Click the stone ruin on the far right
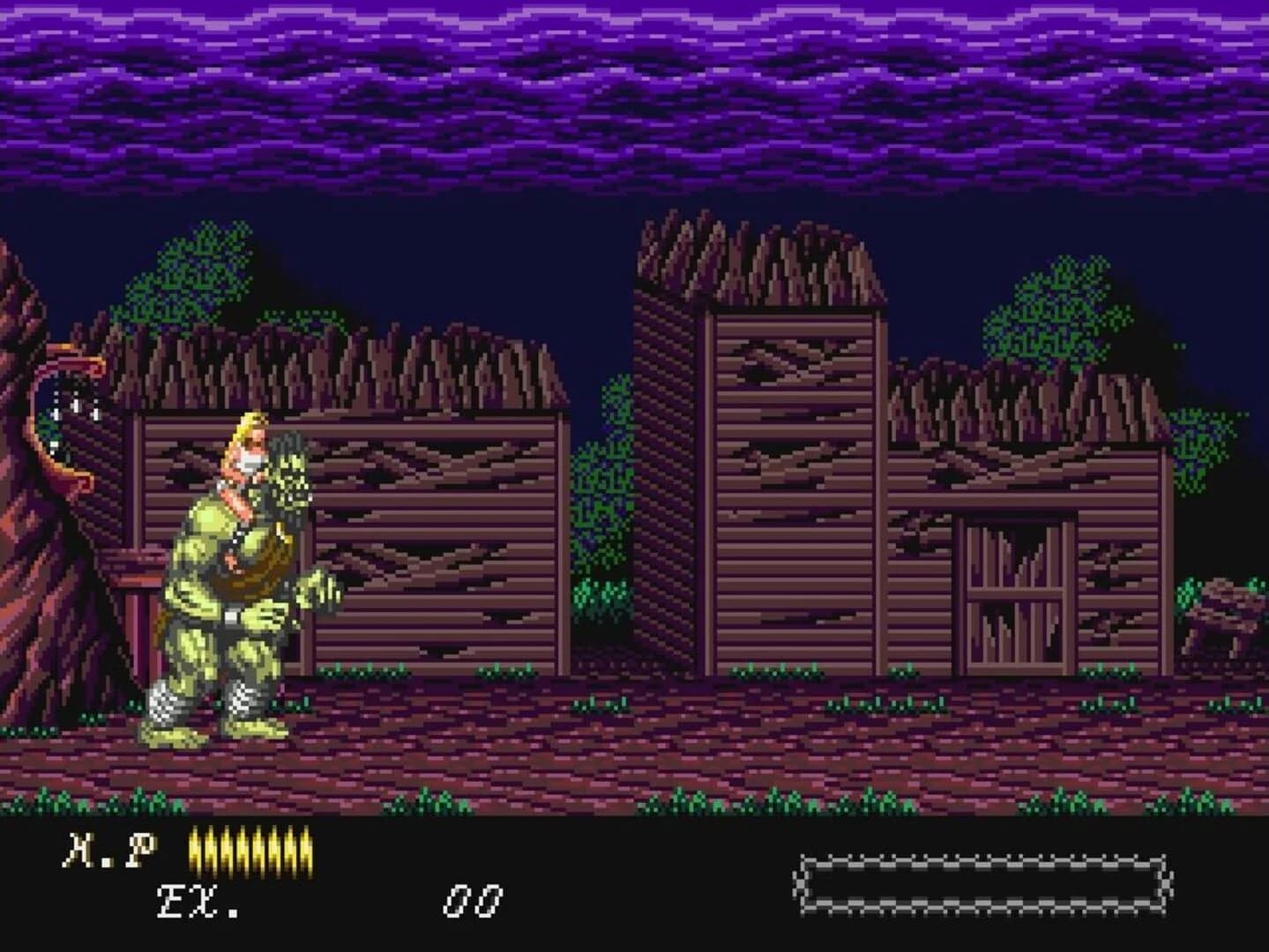 [1221, 608]
